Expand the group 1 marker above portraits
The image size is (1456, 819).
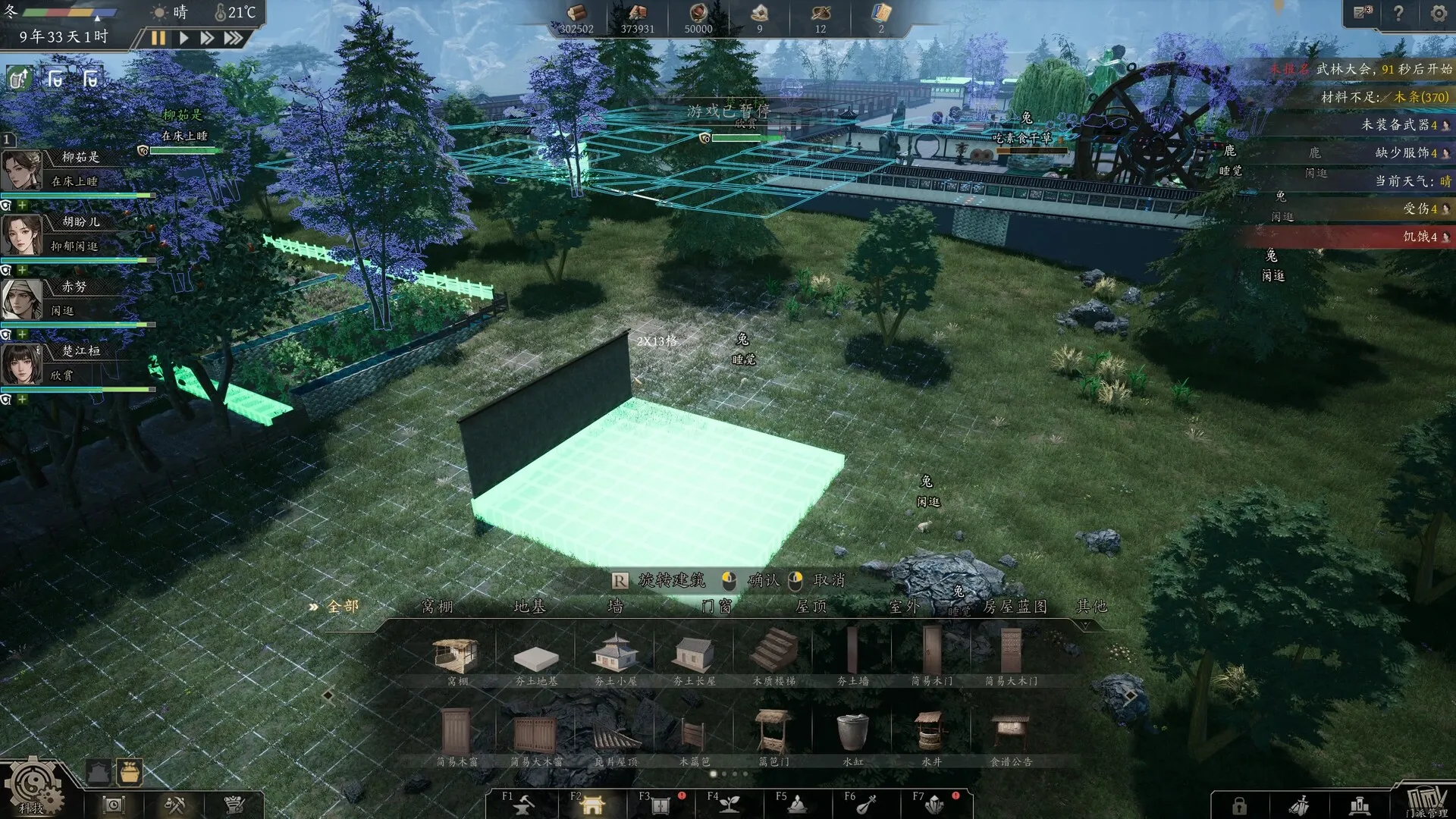(8, 139)
